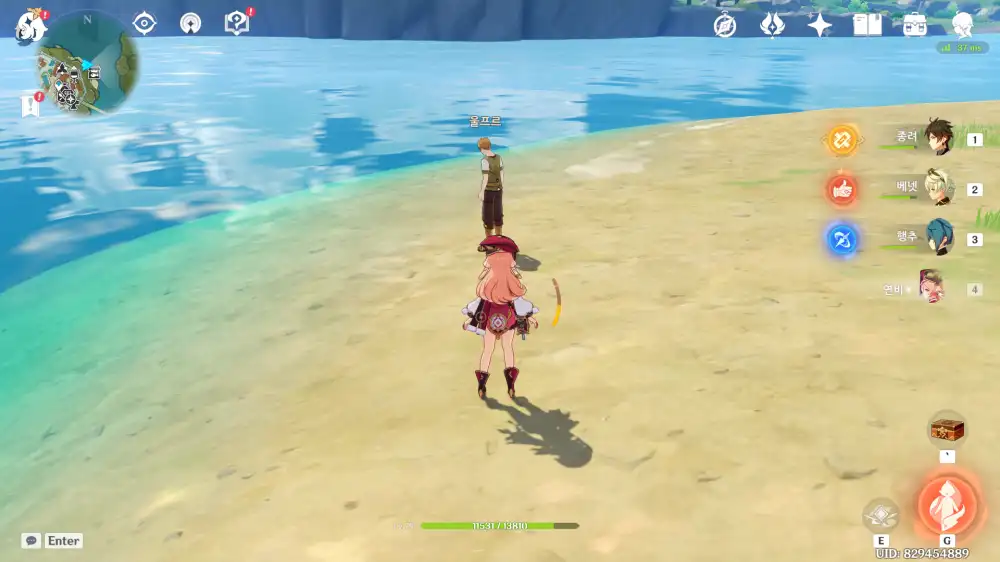Switch to party member 행추
This screenshot has height=562, width=1000.
click(x=938, y=238)
